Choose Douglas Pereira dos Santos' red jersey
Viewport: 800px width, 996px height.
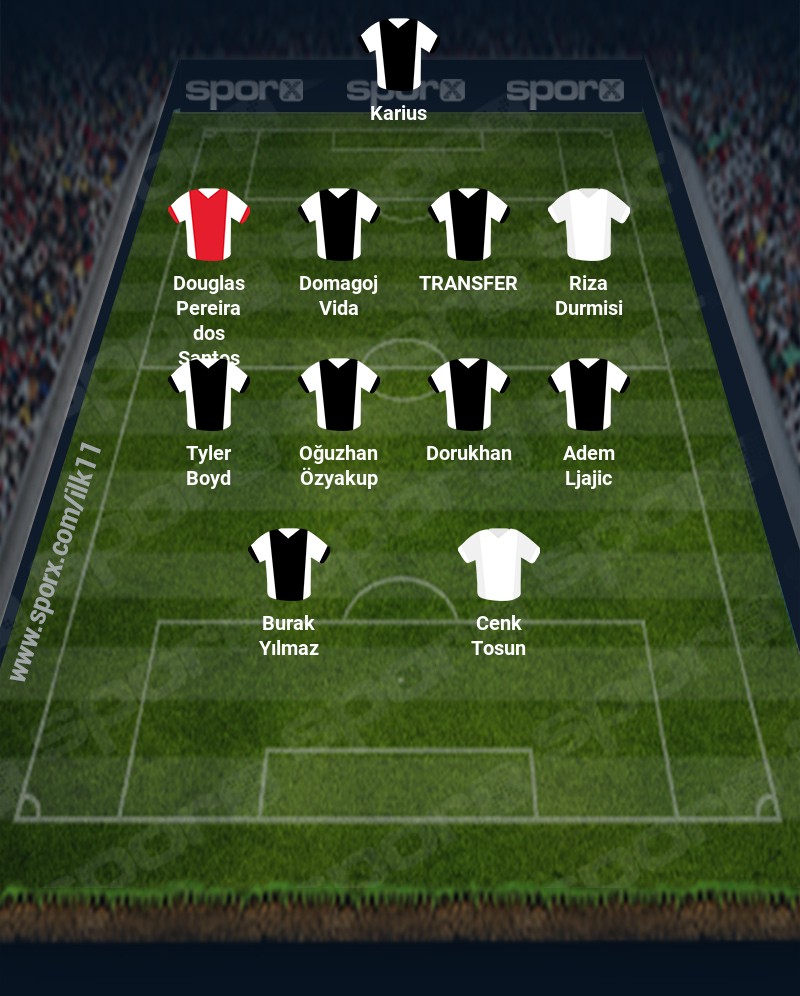pos(208,225)
